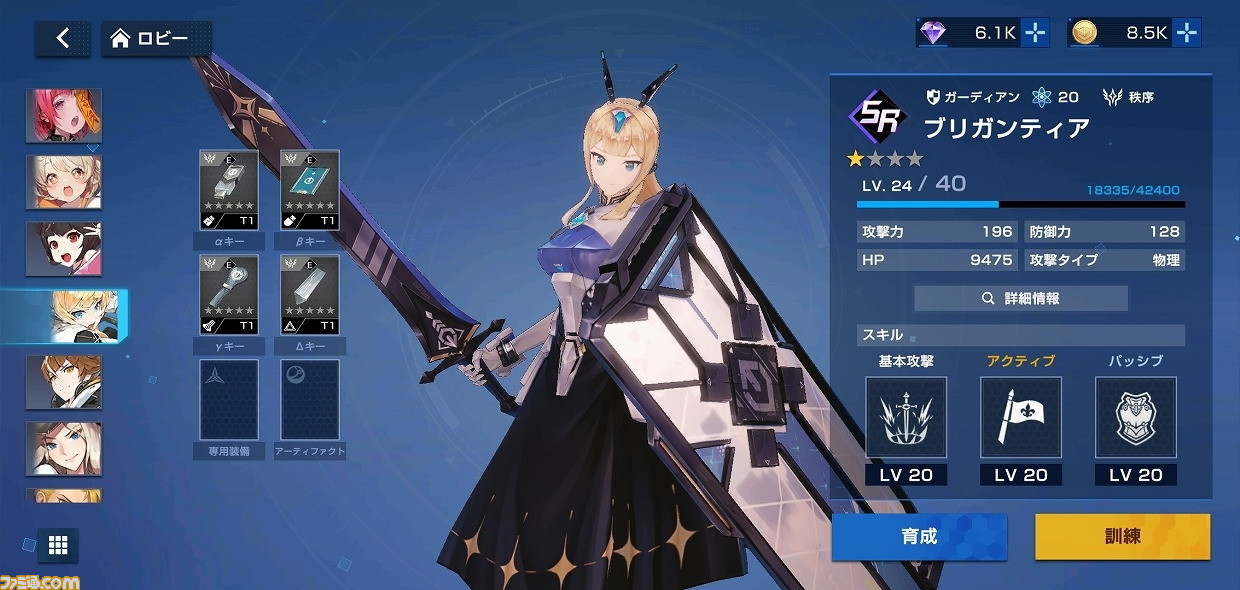View the アクティブ flag skill
This screenshot has height=590, width=1240.
click(1020, 417)
